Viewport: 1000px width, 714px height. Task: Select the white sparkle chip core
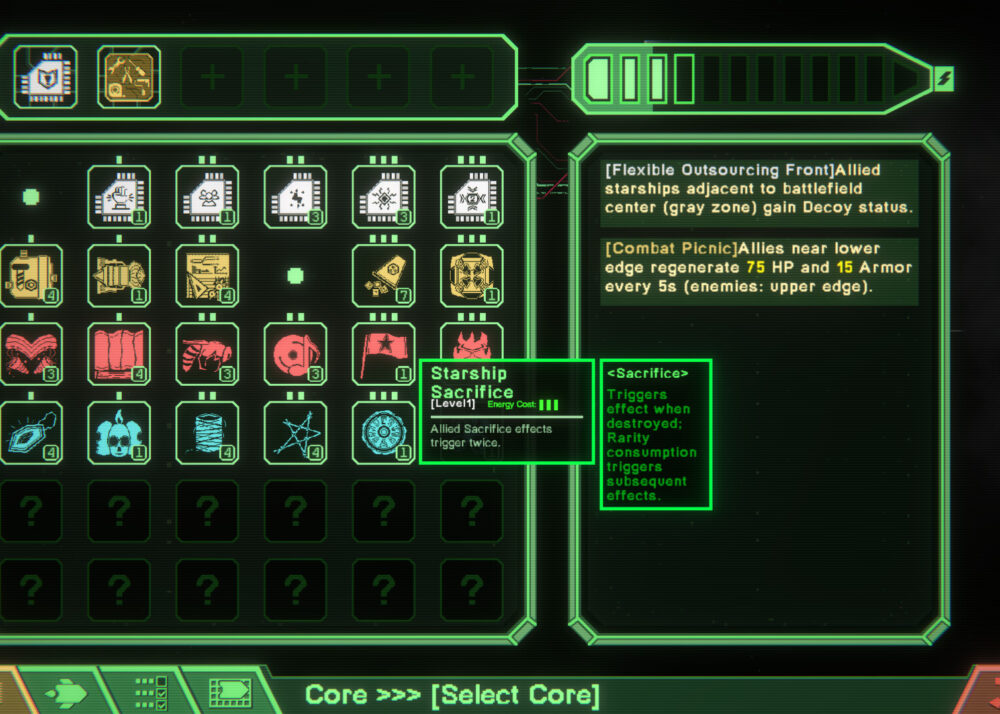coord(295,197)
